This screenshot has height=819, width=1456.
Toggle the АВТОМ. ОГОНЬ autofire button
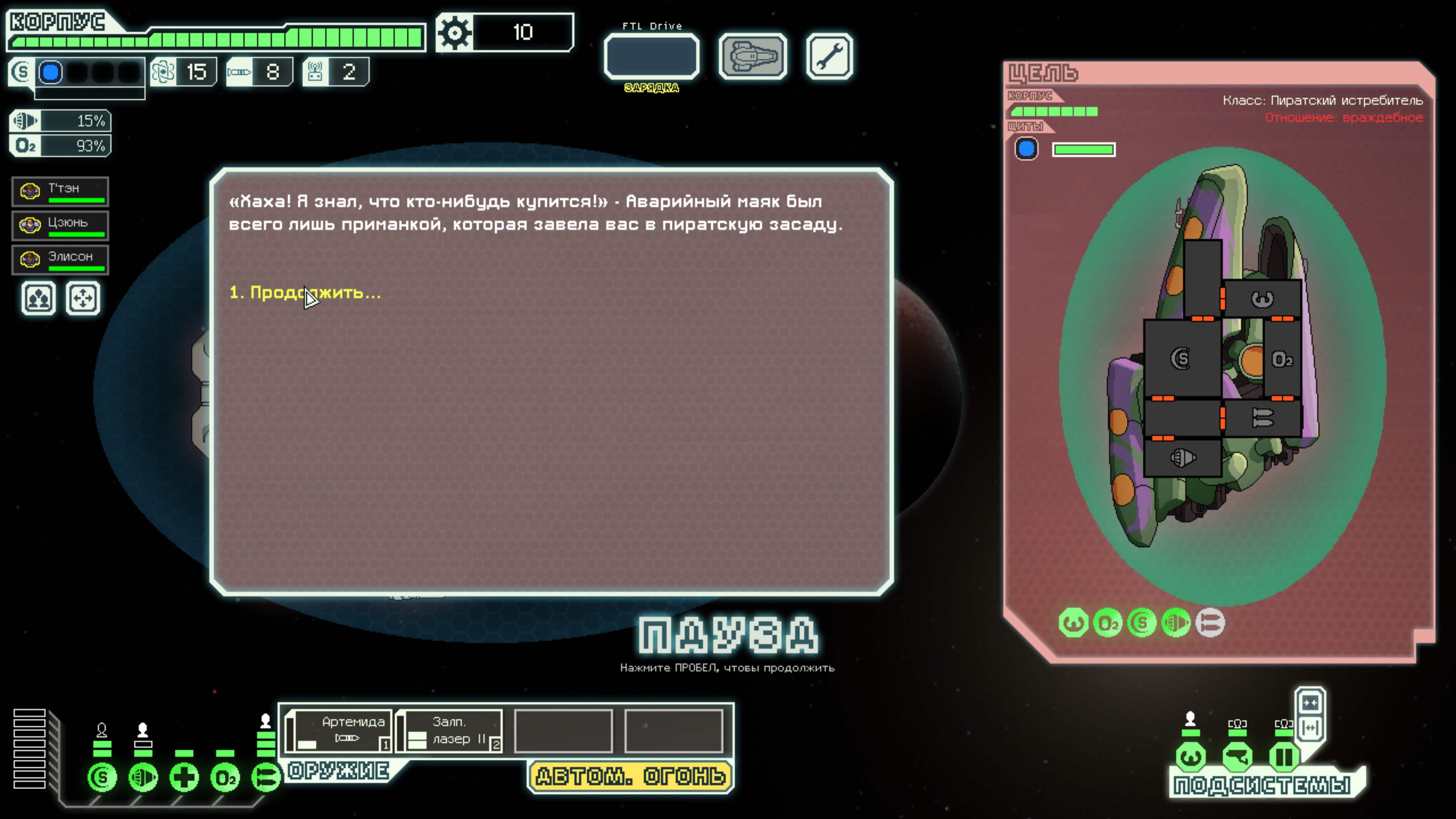pyautogui.click(x=630, y=777)
